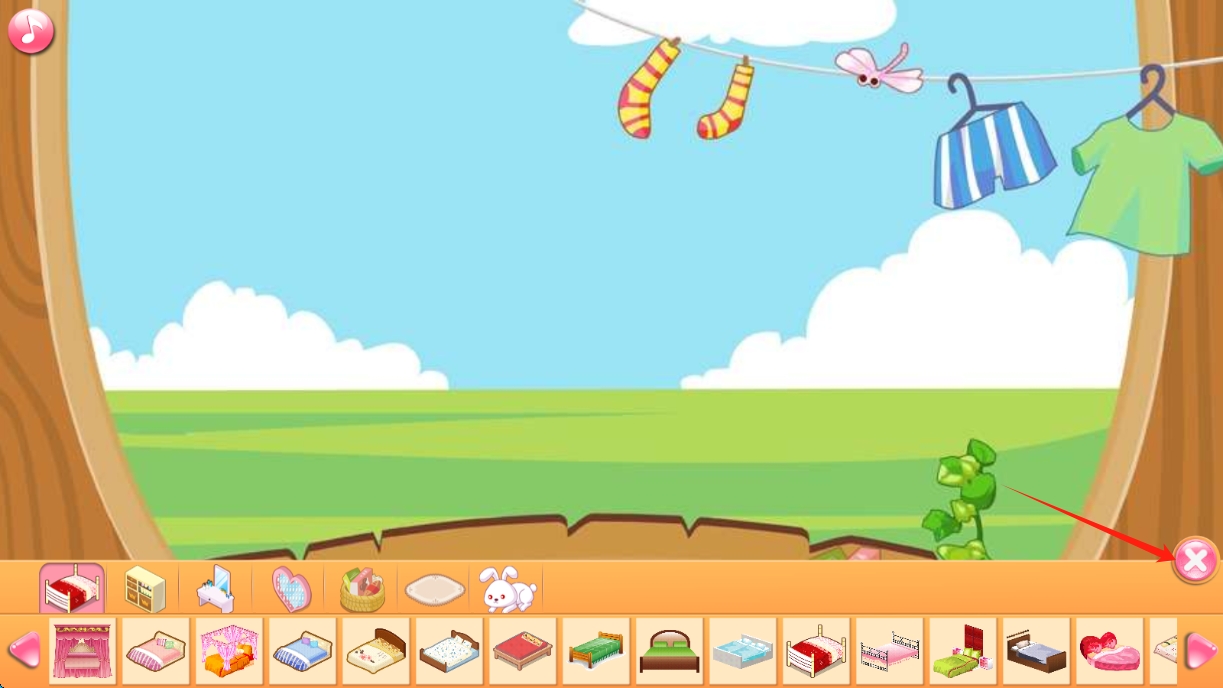Pick the pink heart-shaped bed
1223x688 pixels.
click(x=1110, y=651)
